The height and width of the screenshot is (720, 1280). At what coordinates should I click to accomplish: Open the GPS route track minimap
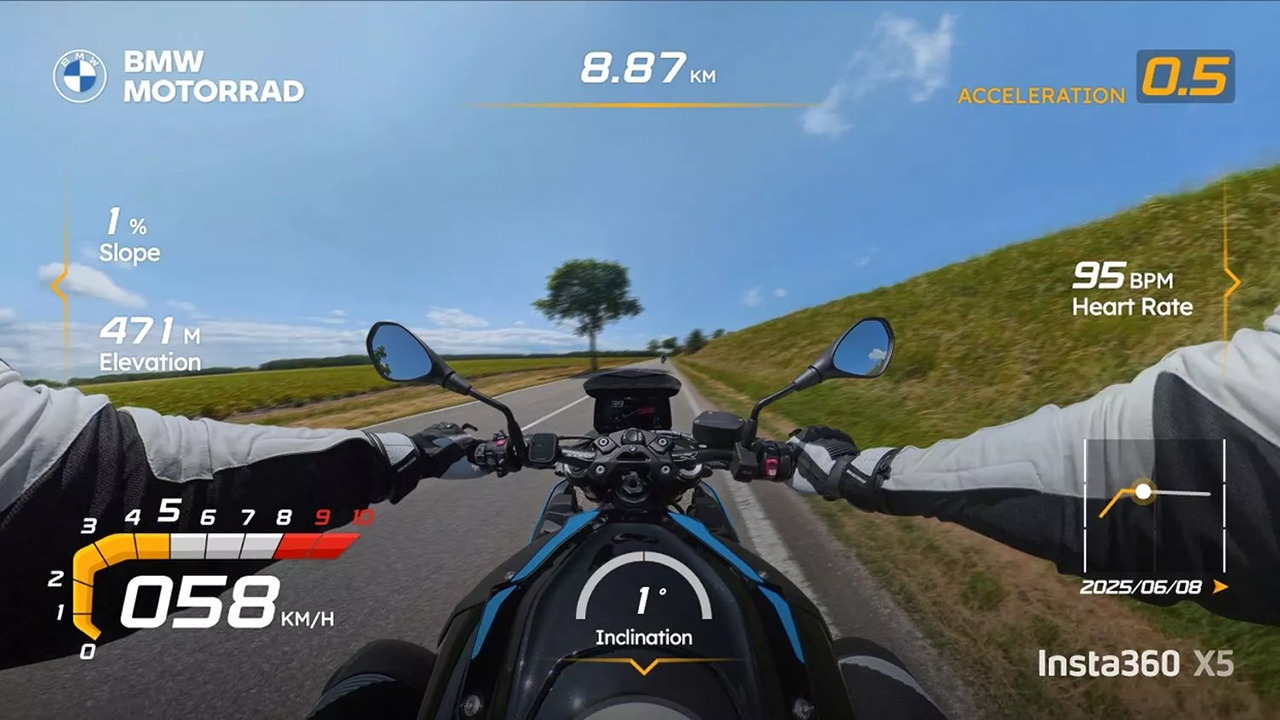pos(1154,503)
